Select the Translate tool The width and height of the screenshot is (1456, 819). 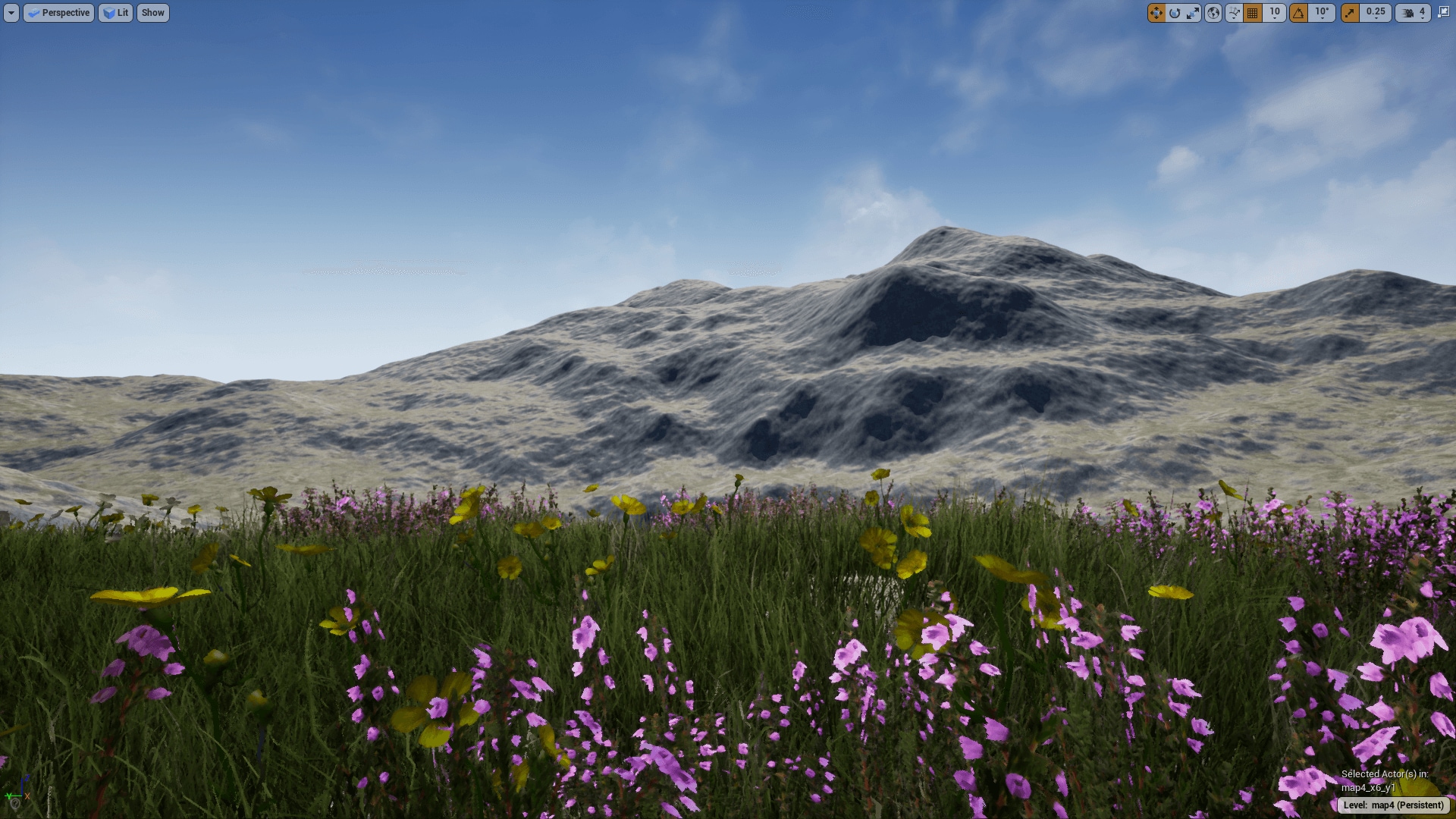1156,12
